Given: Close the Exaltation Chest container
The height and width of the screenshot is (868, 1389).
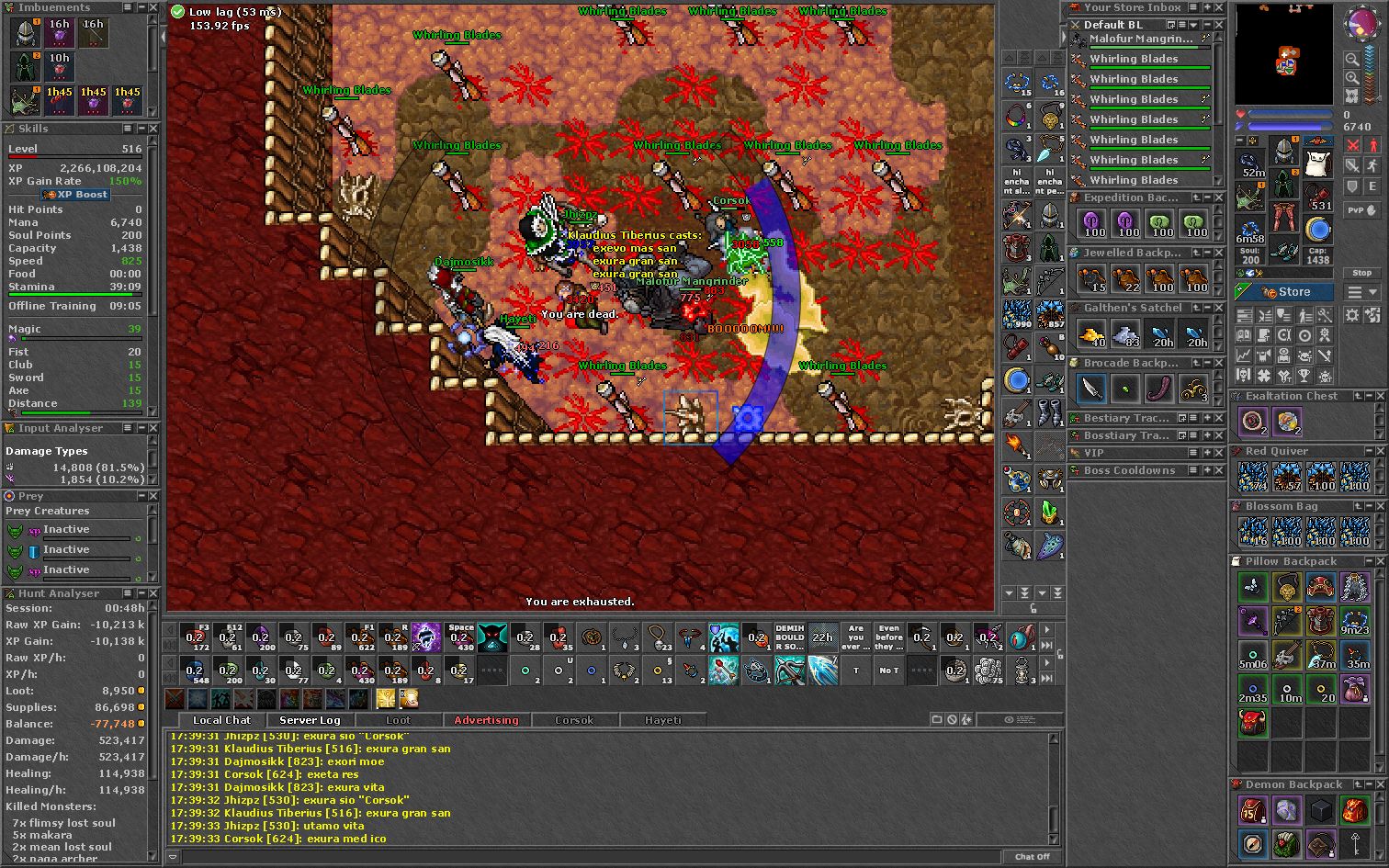Looking at the screenshot, I should (x=1378, y=396).
